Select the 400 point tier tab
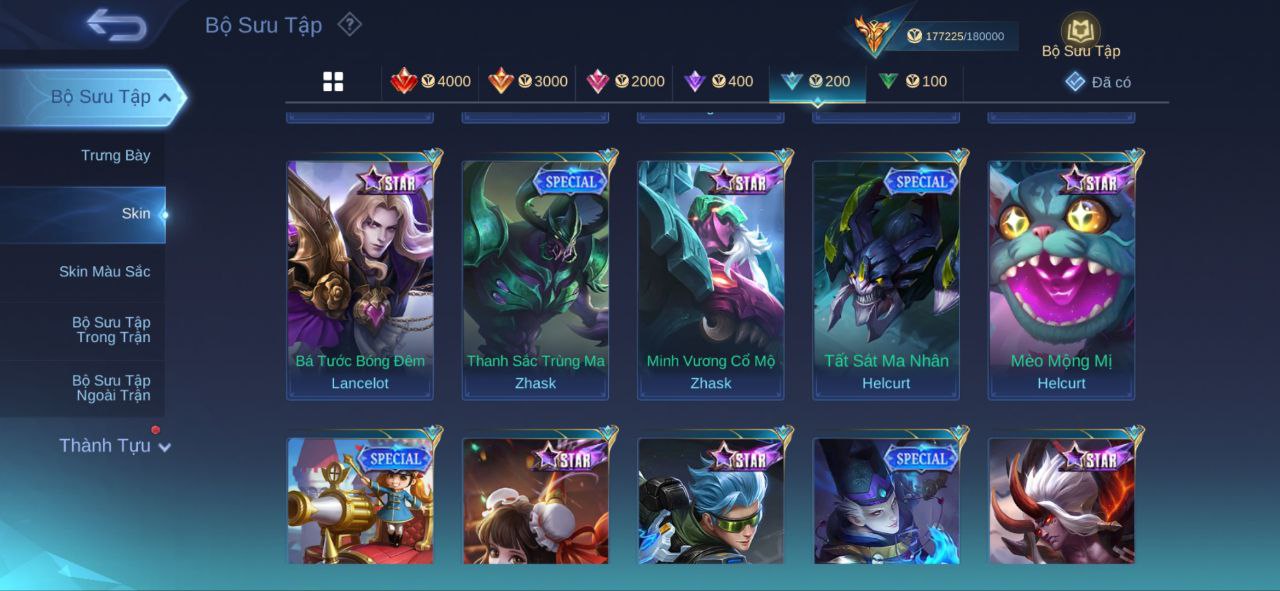Image resolution: width=1280 pixels, height=591 pixels. [x=719, y=82]
